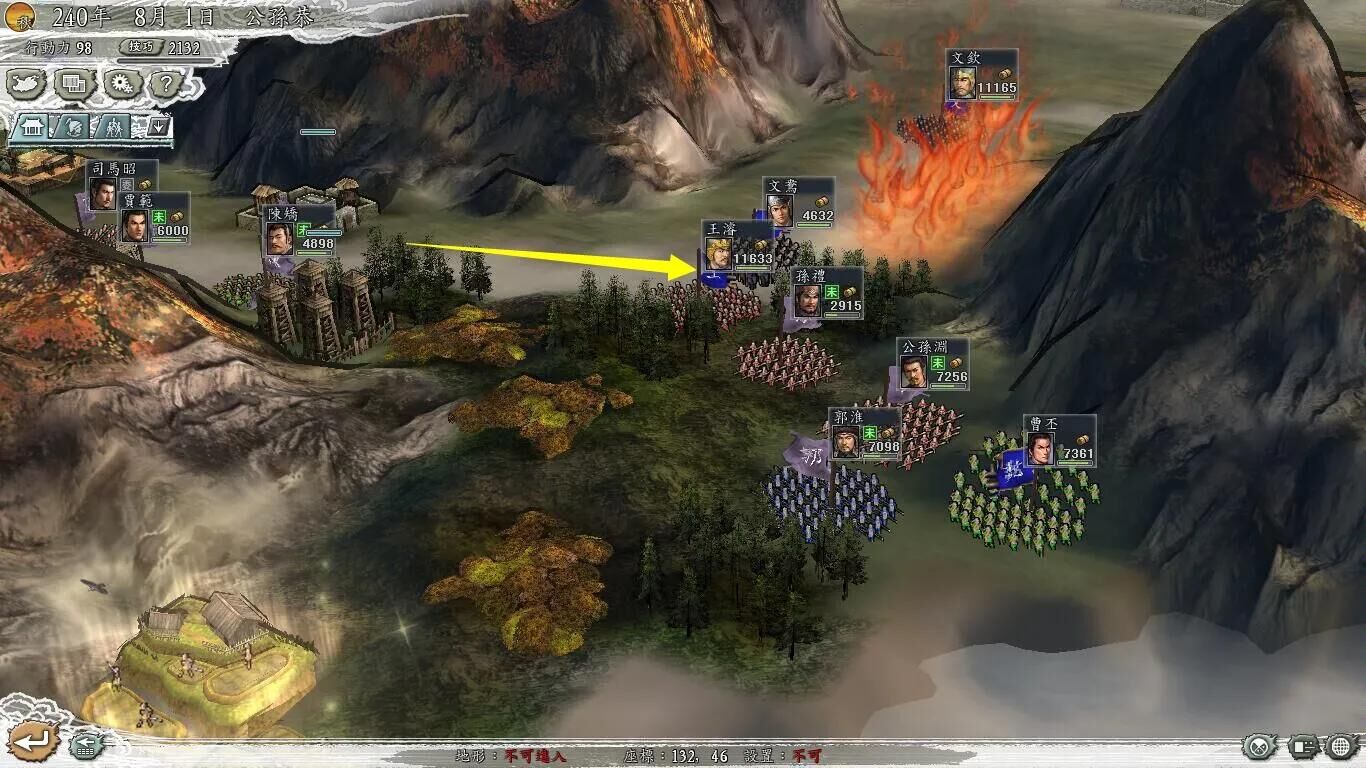Select the officer portrait view icon
The height and width of the screenshot is (768, 1366).
[73, 127]
